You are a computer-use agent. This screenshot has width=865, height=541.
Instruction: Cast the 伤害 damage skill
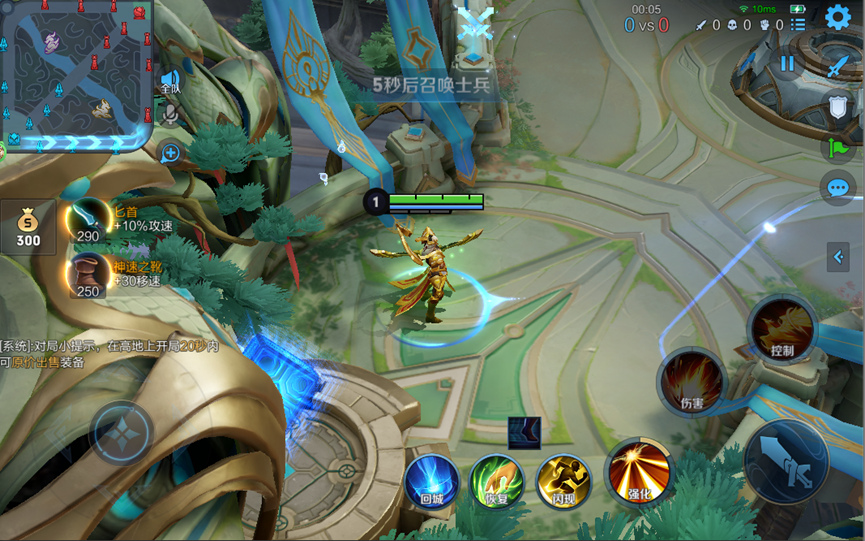[692, 382]
